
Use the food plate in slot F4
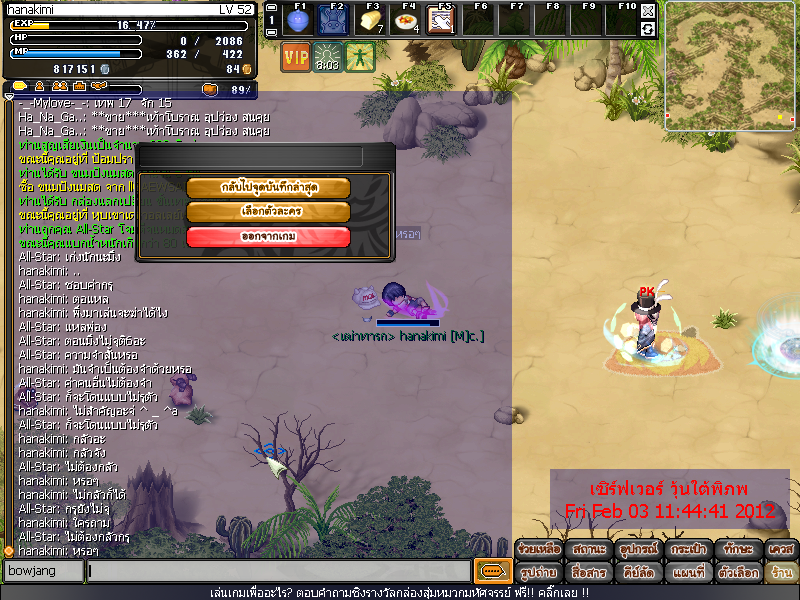[x=405, y=20]
